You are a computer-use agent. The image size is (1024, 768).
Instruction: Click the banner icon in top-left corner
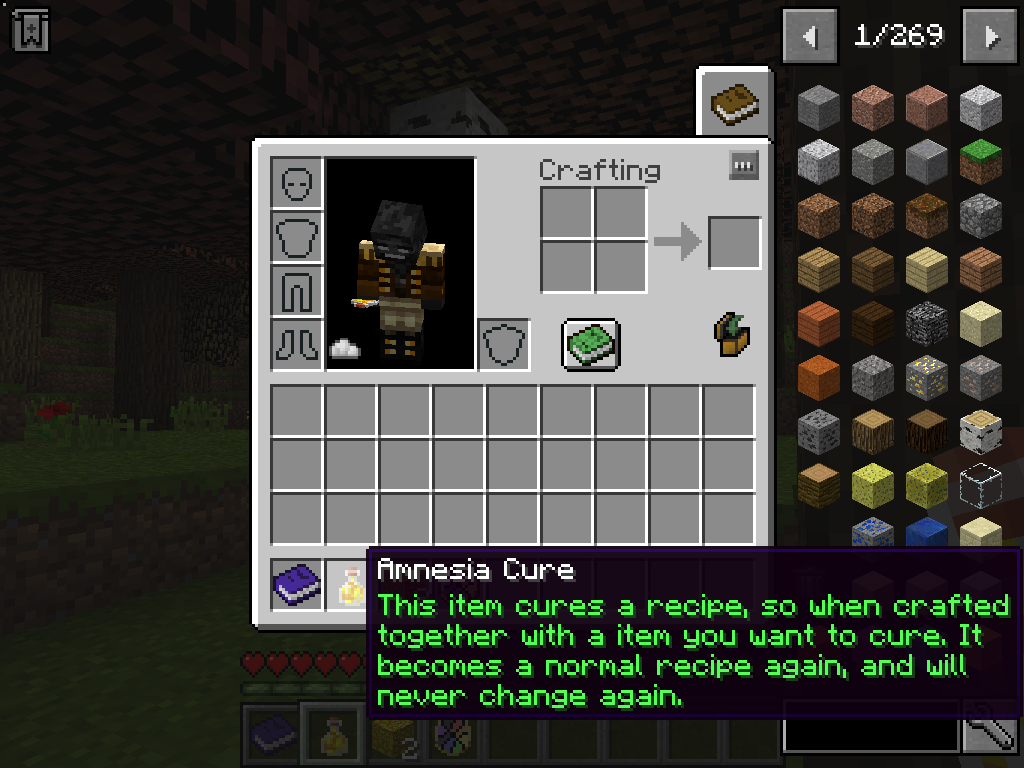(x=30, y=29)
